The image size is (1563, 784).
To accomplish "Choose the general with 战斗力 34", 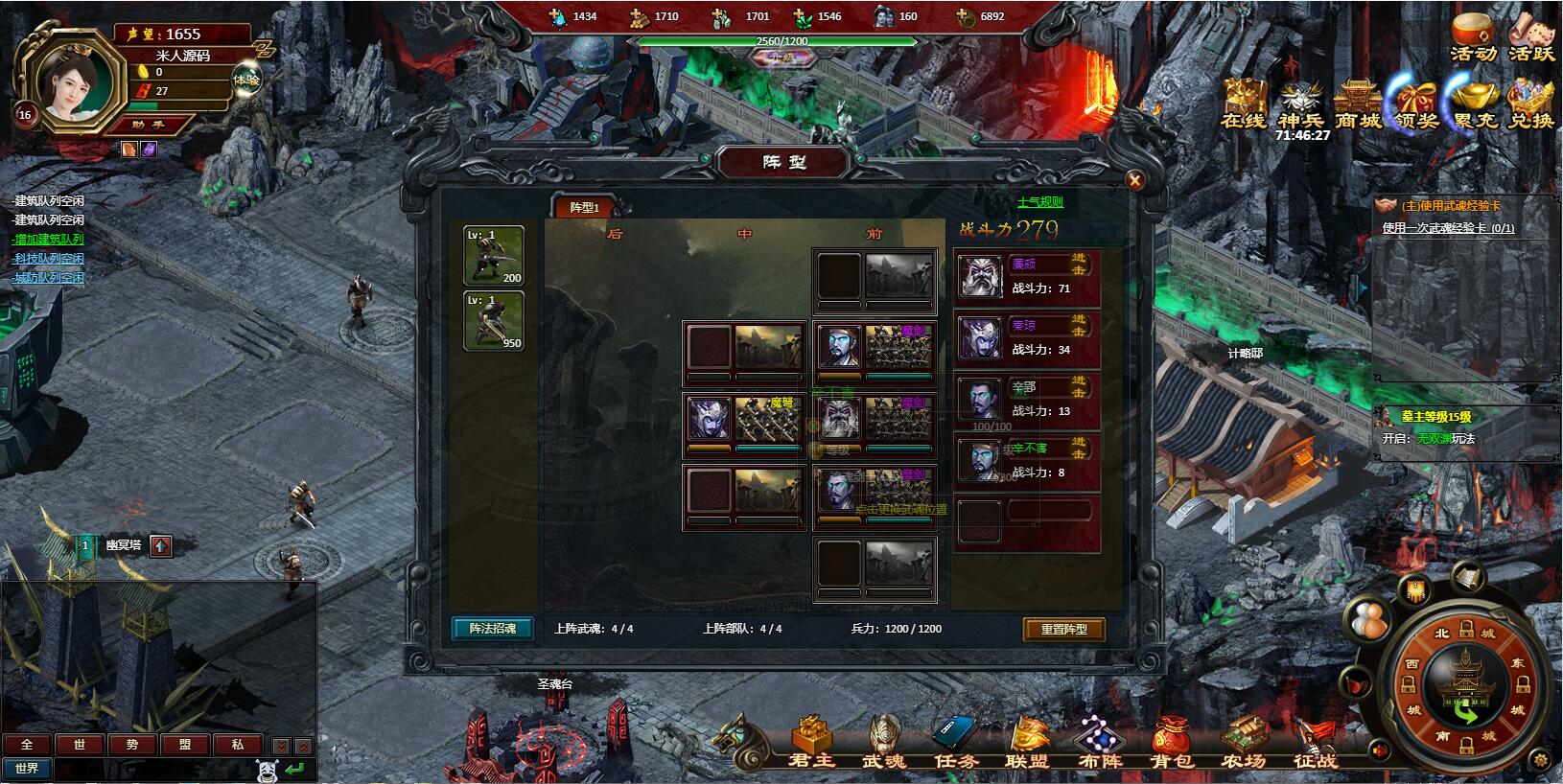I will point(1026,337).
